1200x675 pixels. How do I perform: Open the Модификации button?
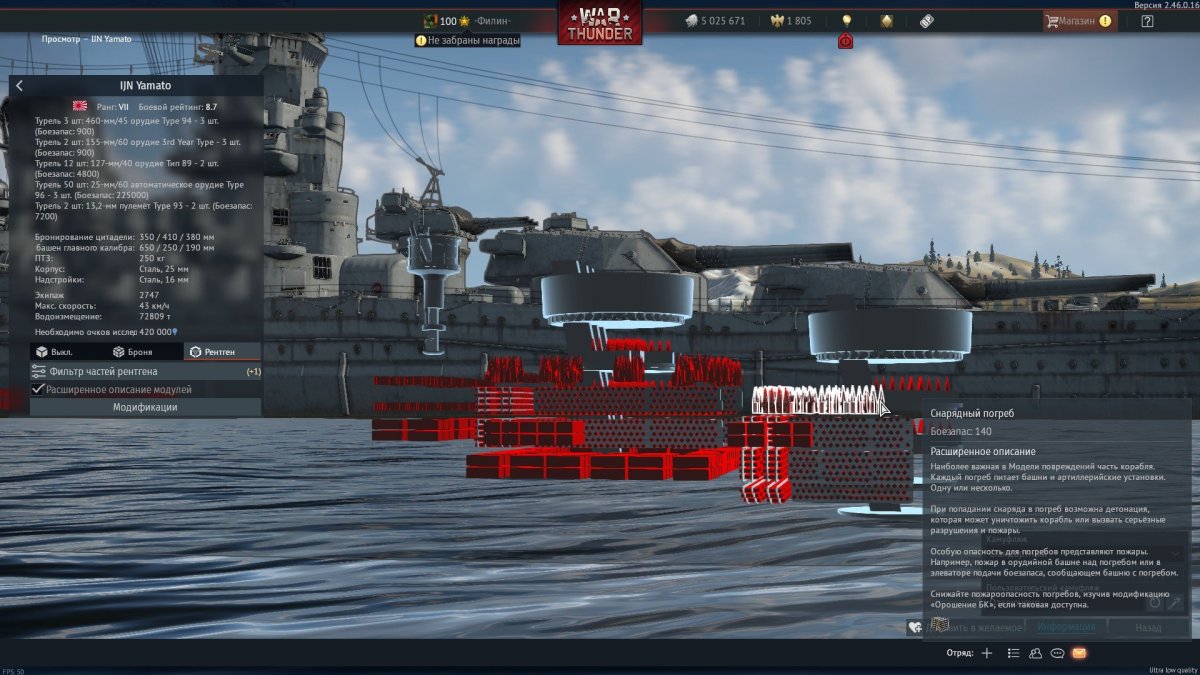click(145, 407)
